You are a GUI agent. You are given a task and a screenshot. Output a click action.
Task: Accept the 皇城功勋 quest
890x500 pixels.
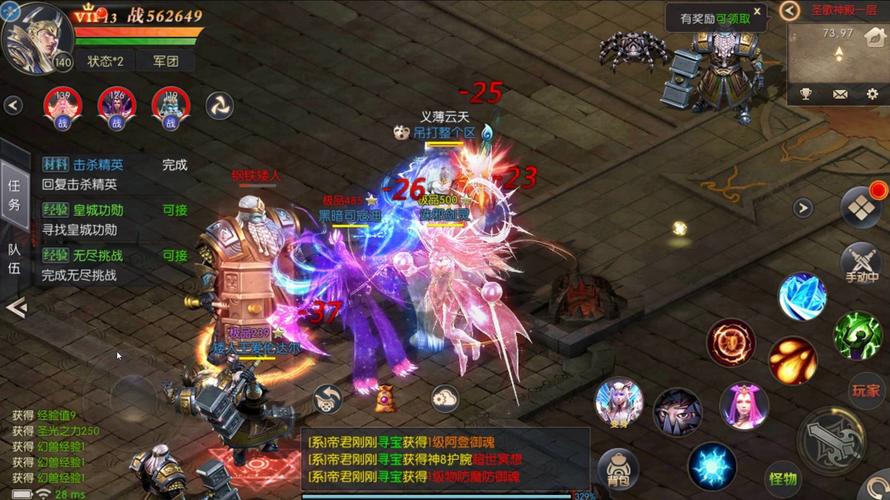pos(175,210)
